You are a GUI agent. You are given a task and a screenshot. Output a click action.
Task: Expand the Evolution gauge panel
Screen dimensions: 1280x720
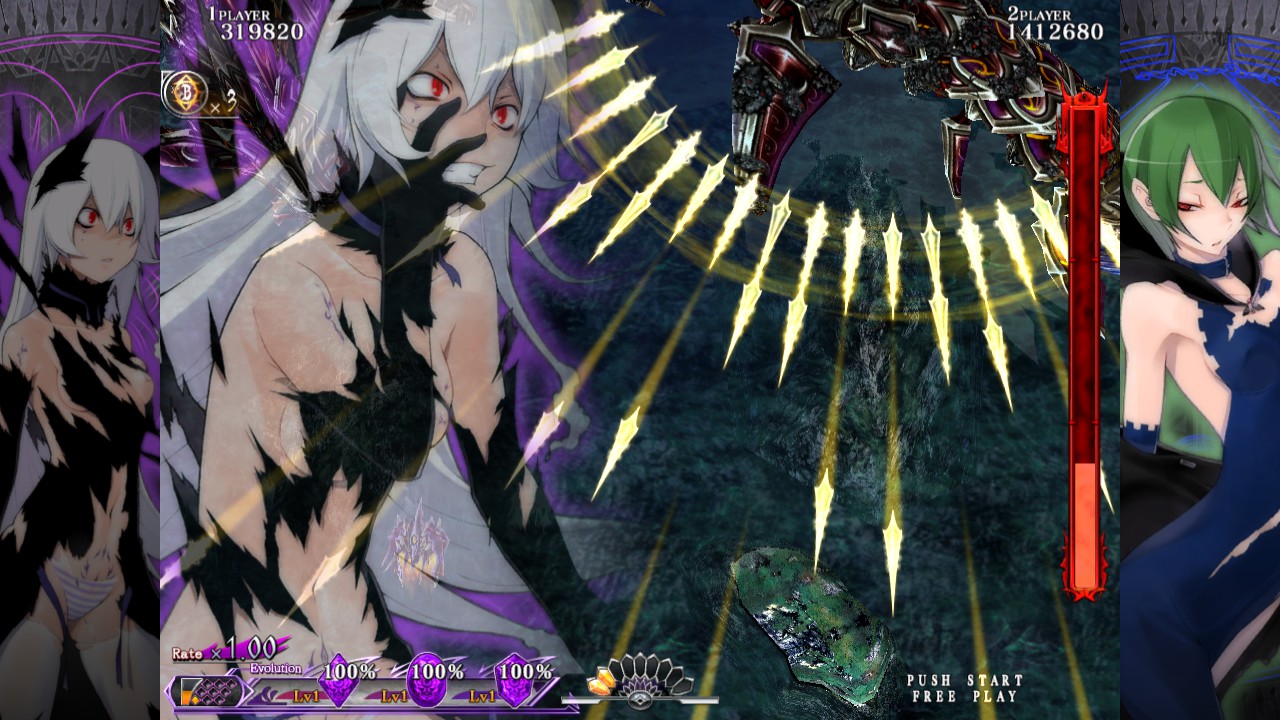click(x=274, y=667)
